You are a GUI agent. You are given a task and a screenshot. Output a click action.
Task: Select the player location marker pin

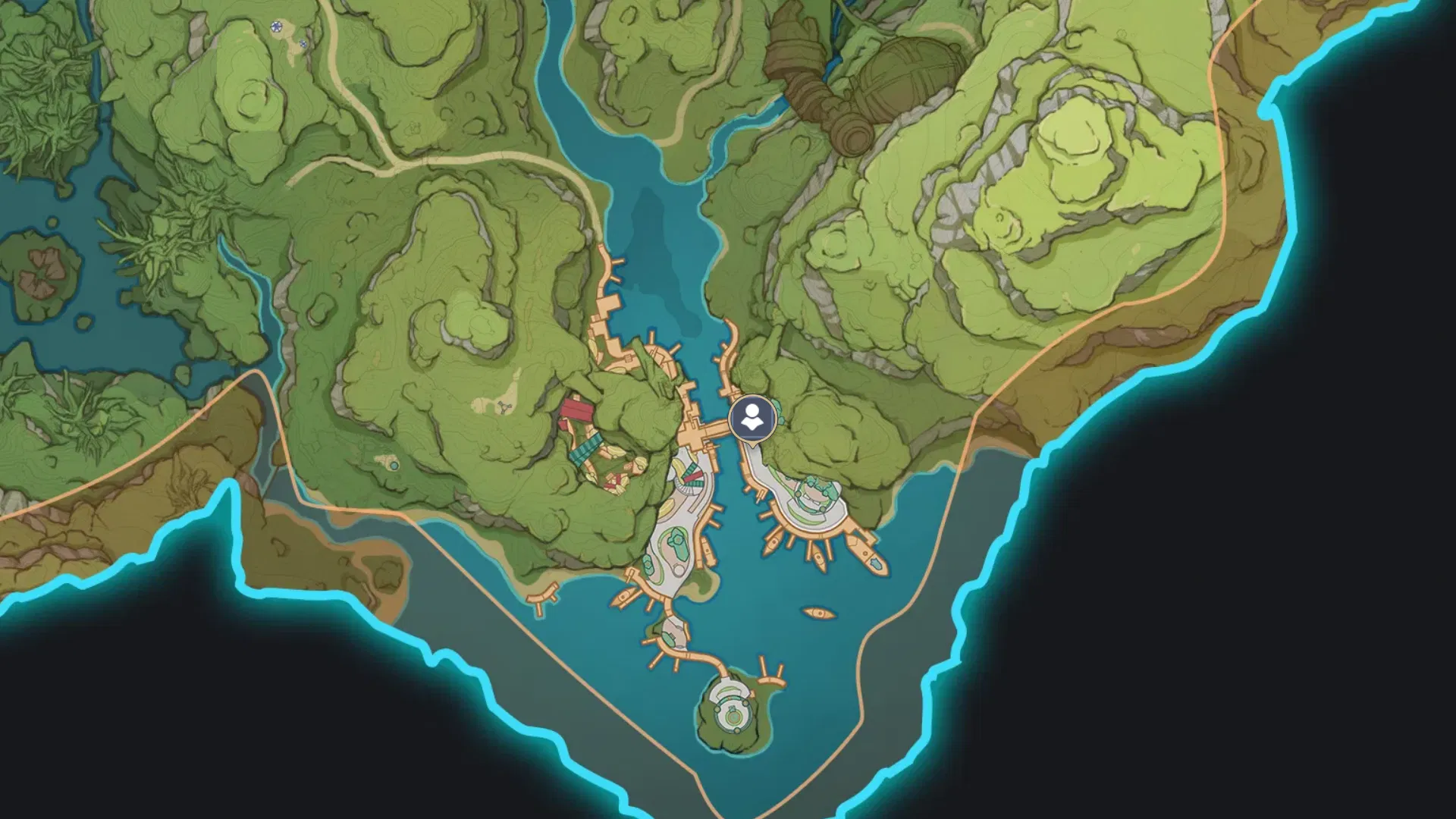point(752,419)
